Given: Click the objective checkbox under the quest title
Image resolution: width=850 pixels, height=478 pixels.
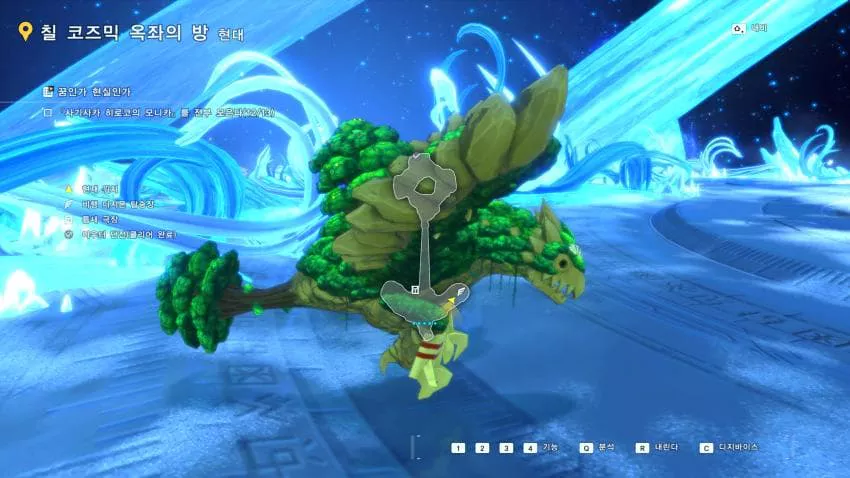Looking at the screenshot, I should [47, 113].
